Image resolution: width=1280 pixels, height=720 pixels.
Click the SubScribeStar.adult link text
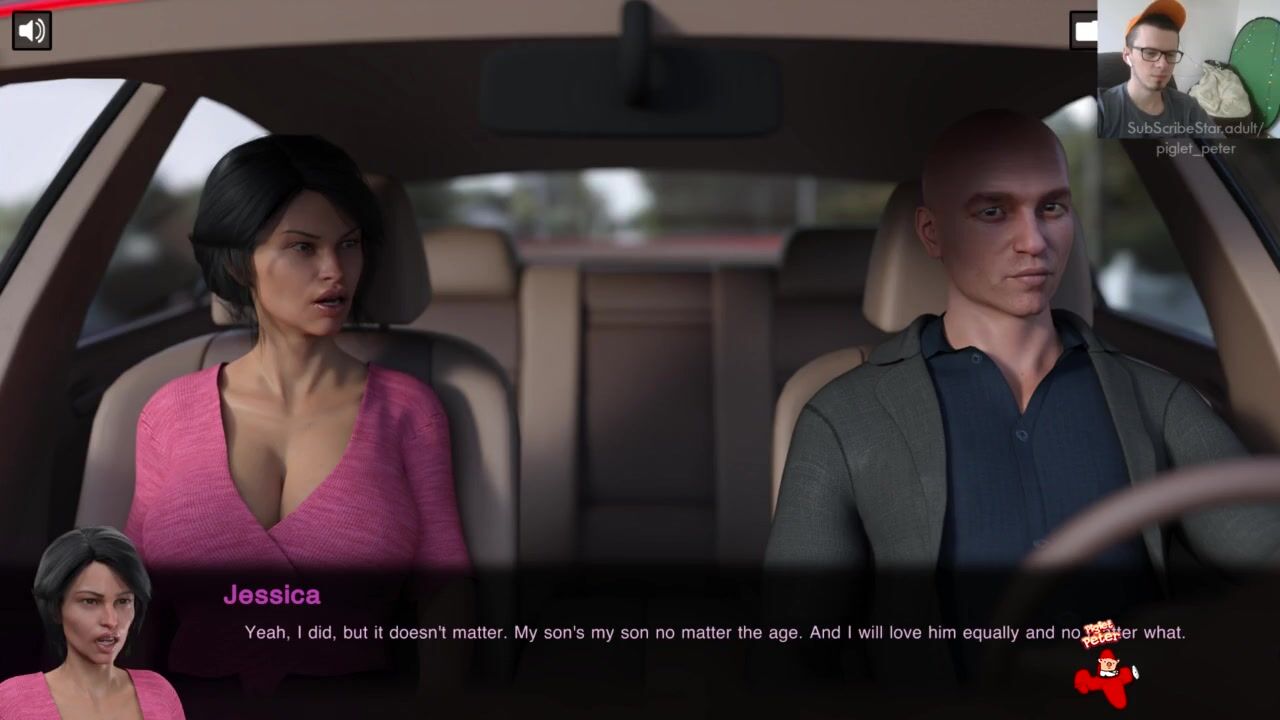point(1196,128)
